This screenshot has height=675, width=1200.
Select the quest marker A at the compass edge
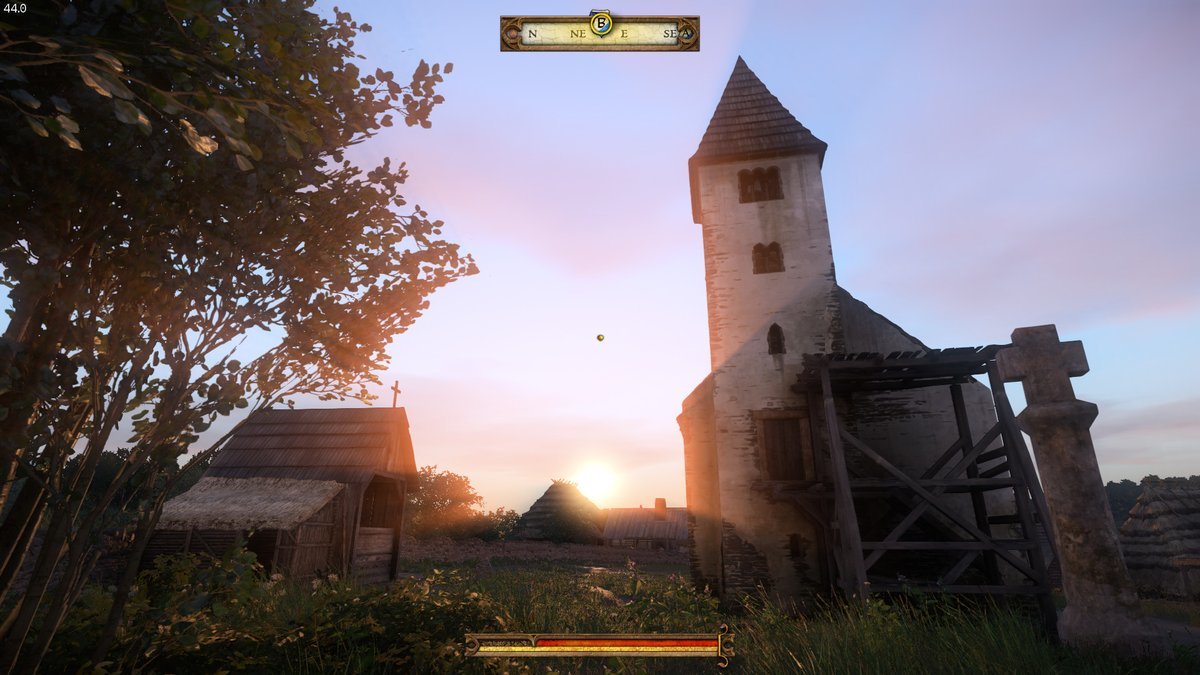click(x=686, y=33)
